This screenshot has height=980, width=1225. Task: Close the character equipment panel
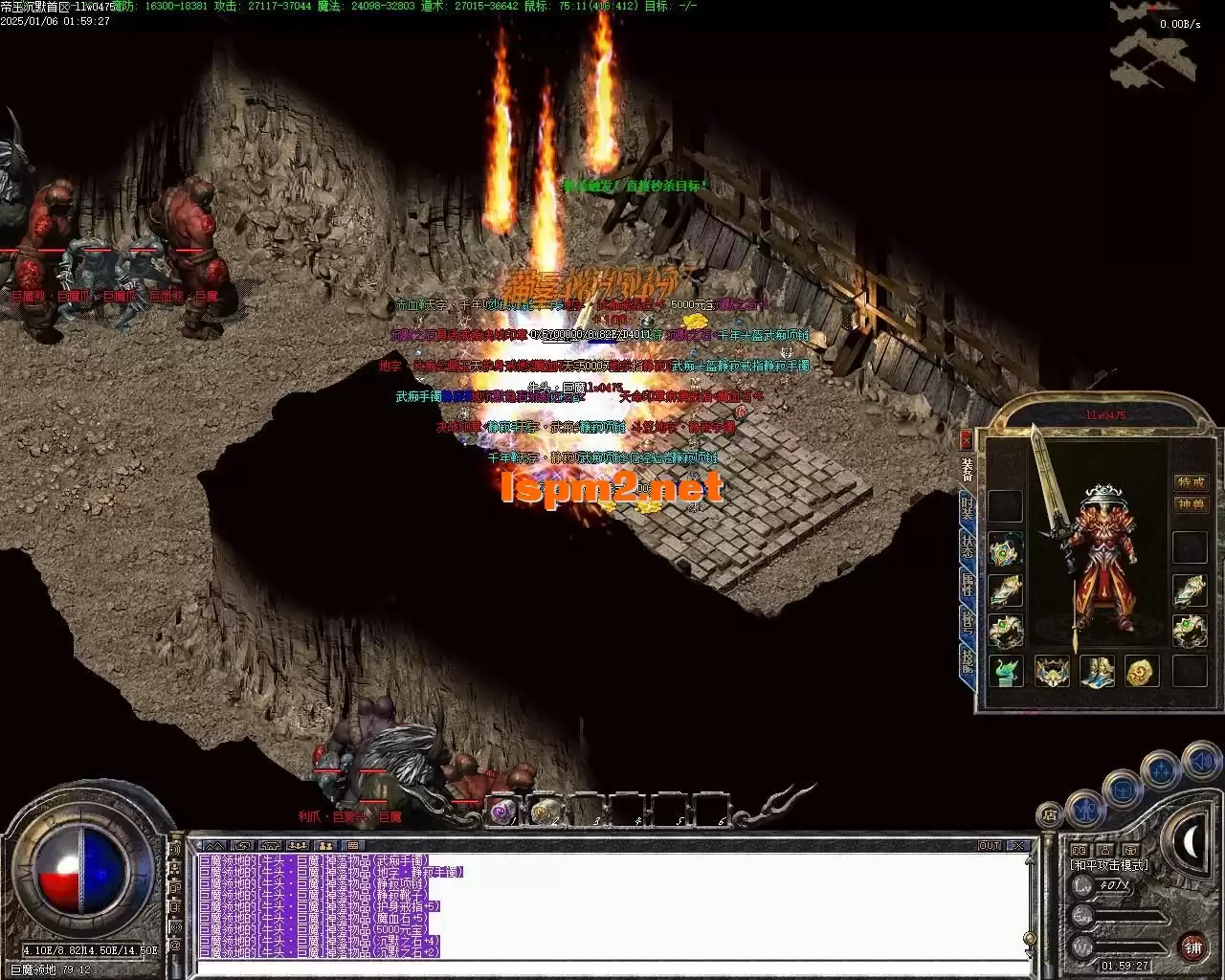(966, 439)
